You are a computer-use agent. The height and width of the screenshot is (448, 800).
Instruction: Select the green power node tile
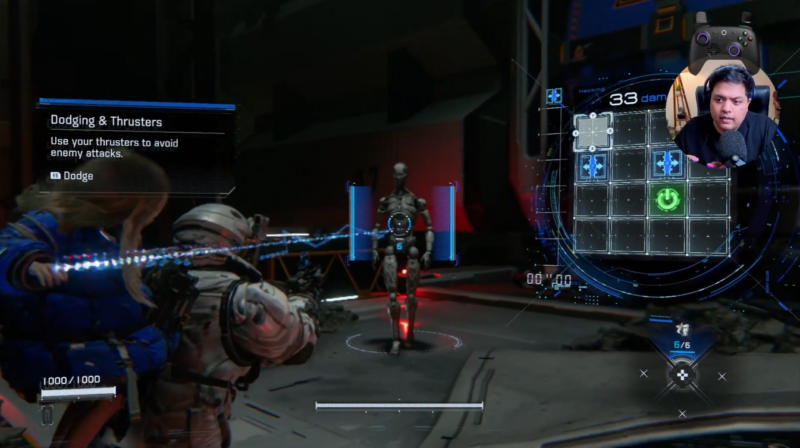(667, 199)
